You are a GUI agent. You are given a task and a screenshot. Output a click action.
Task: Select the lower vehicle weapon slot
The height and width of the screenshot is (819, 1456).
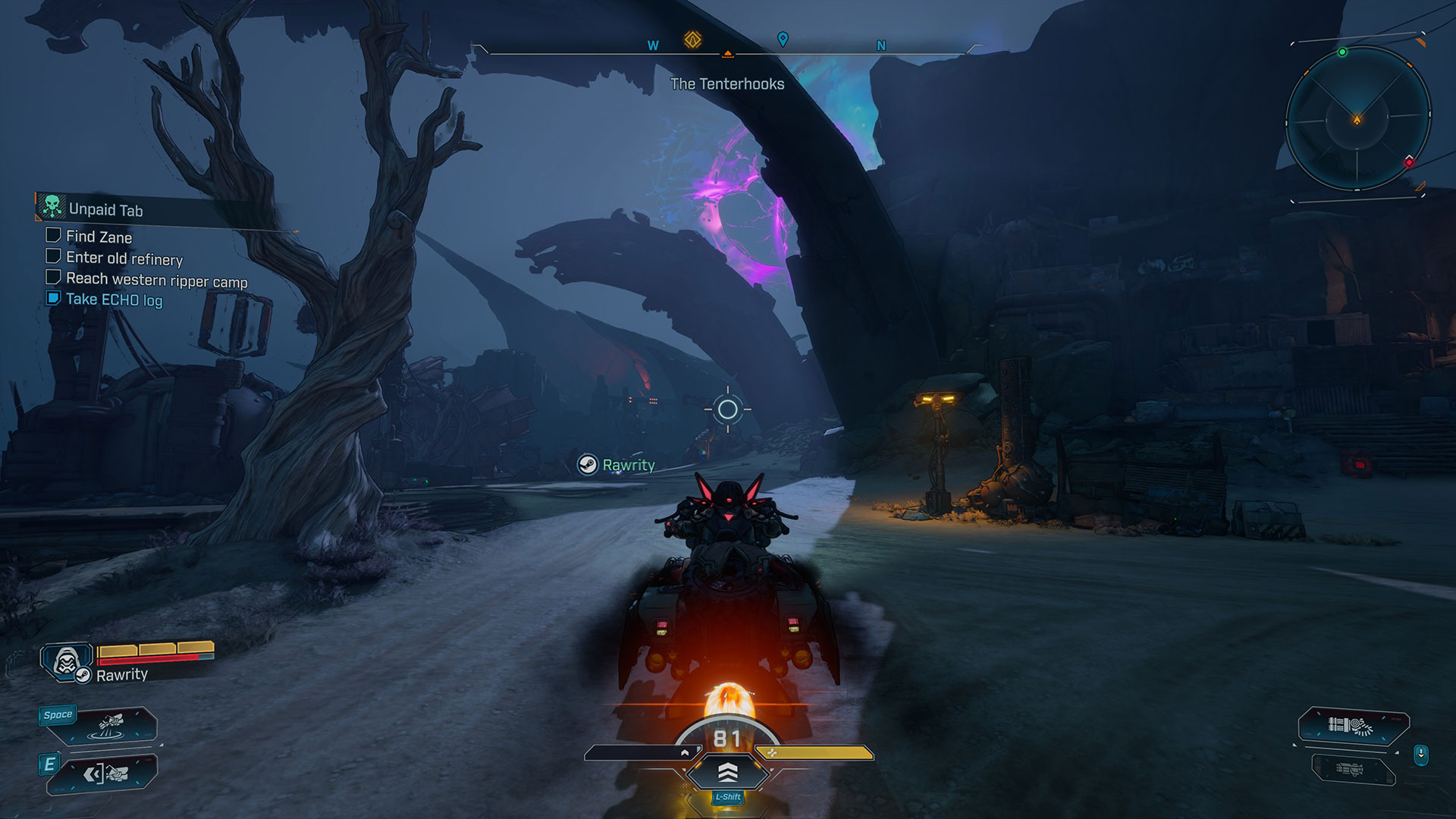tap(1351, 769)
